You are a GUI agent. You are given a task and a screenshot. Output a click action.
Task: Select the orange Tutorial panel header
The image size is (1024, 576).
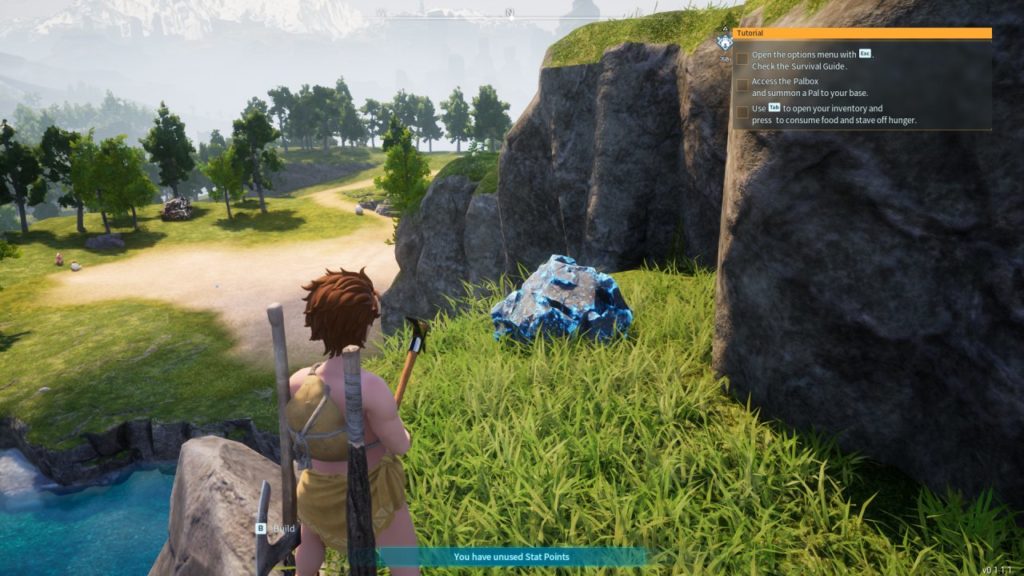(862, 33)
